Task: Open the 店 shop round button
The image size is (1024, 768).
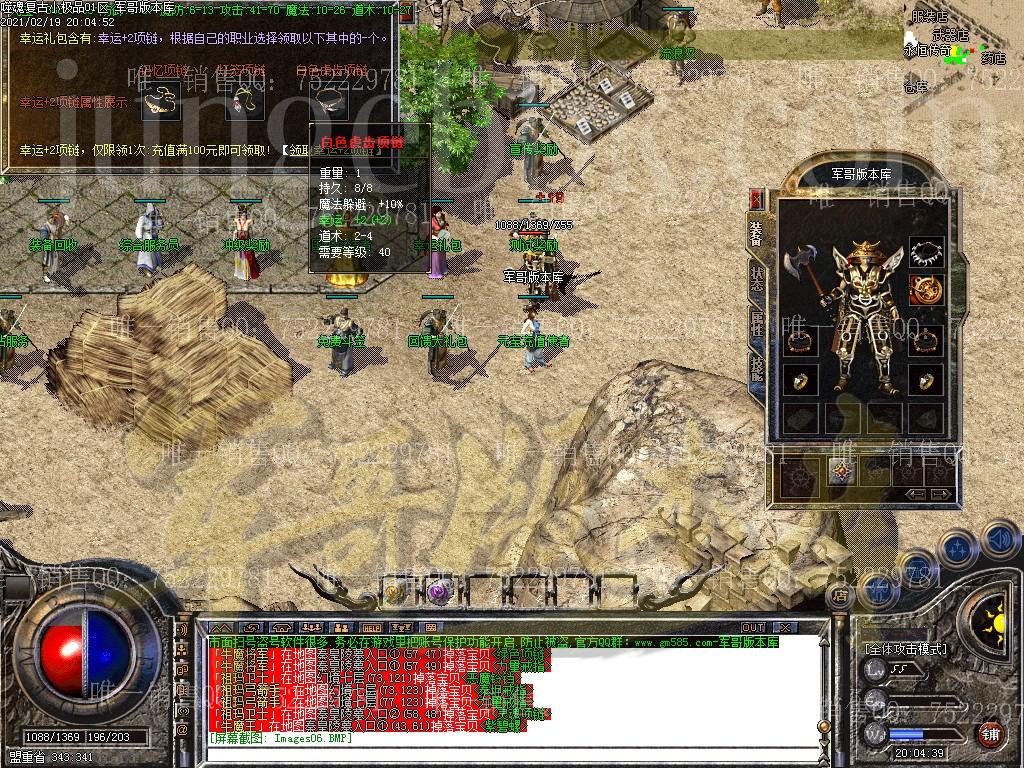Action: click(839, 596)
